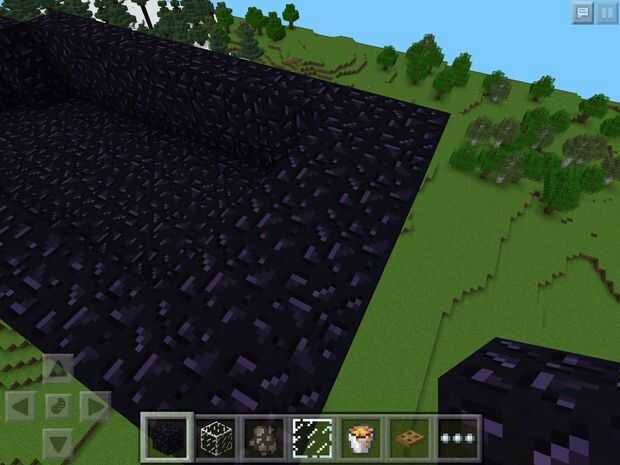Open the chat window
Viewport: 620px width, 465px height.
point(582,13)
